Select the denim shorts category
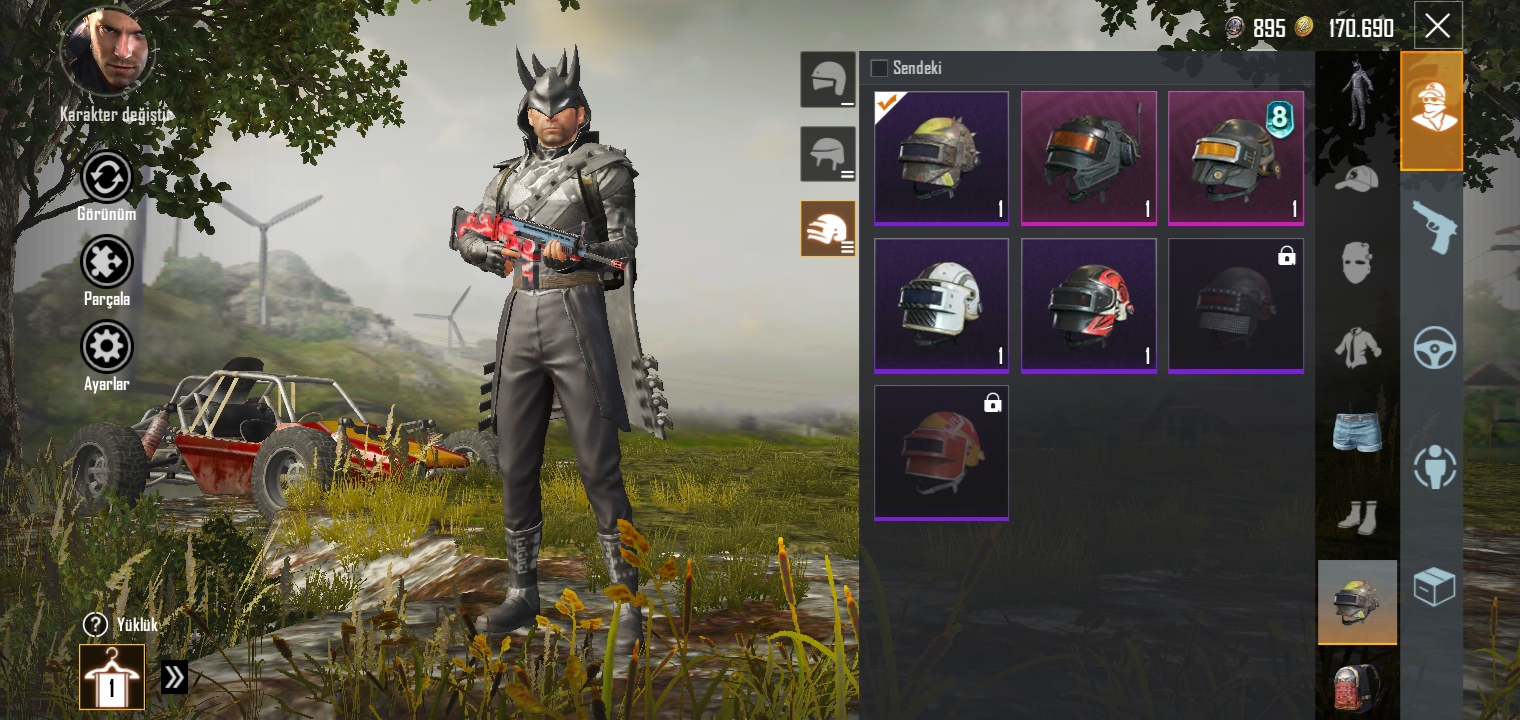Image resolution: width=1520 pixels, height=720 pixels. [x=1356, y=432]
